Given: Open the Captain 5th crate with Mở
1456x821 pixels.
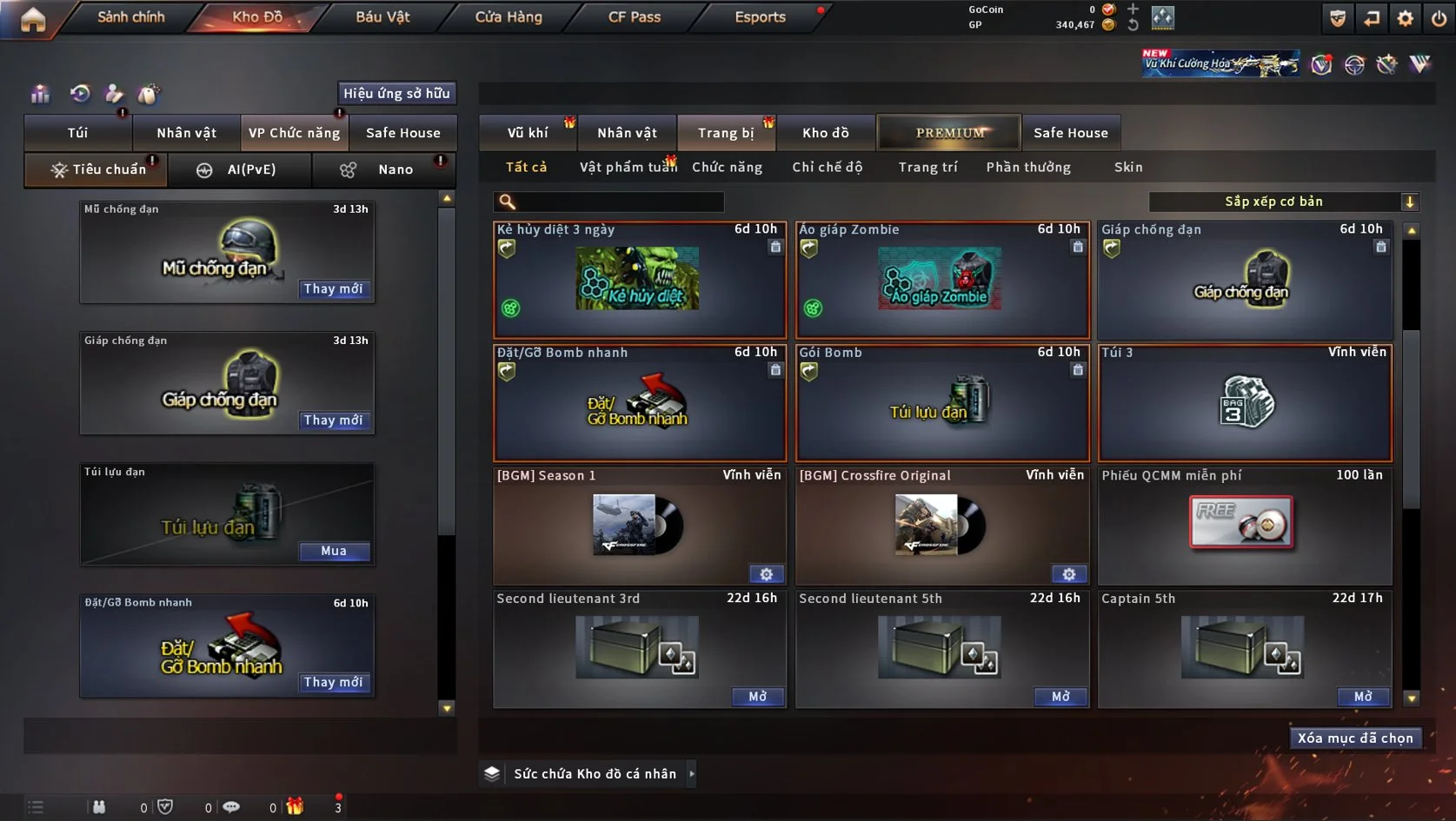Looking at the screenshot, I should [x=1363, y=697].
